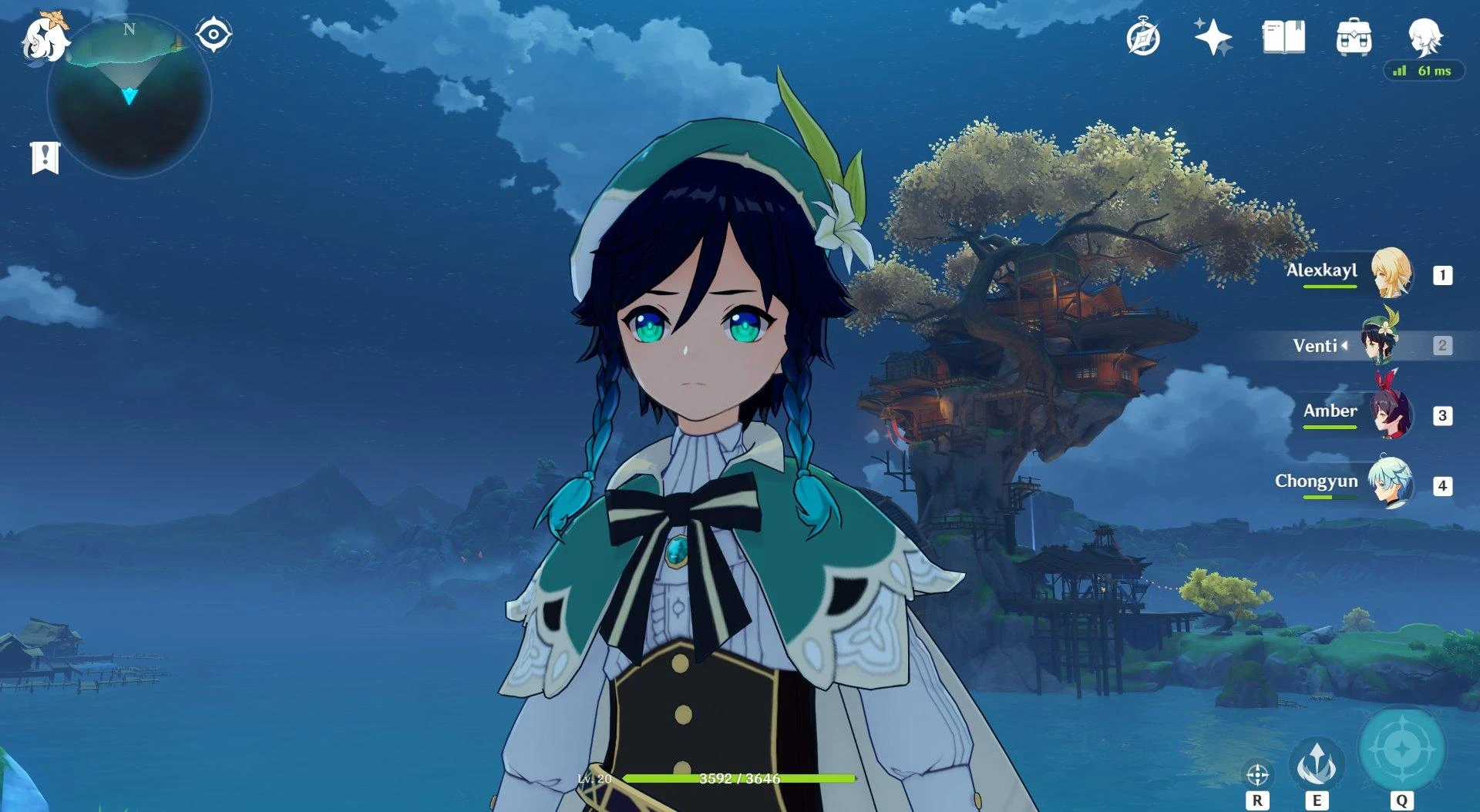This screenshot has width=1480, height=812.
Task: Open the quest exclamation bookmark
Action: 45,157
